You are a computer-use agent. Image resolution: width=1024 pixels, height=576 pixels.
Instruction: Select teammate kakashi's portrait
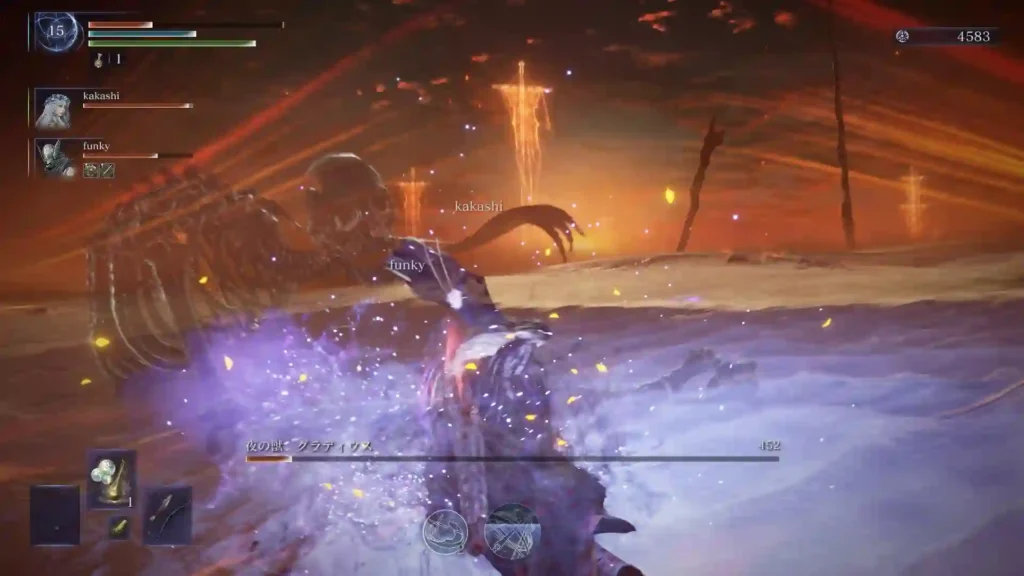pos(54,108)
